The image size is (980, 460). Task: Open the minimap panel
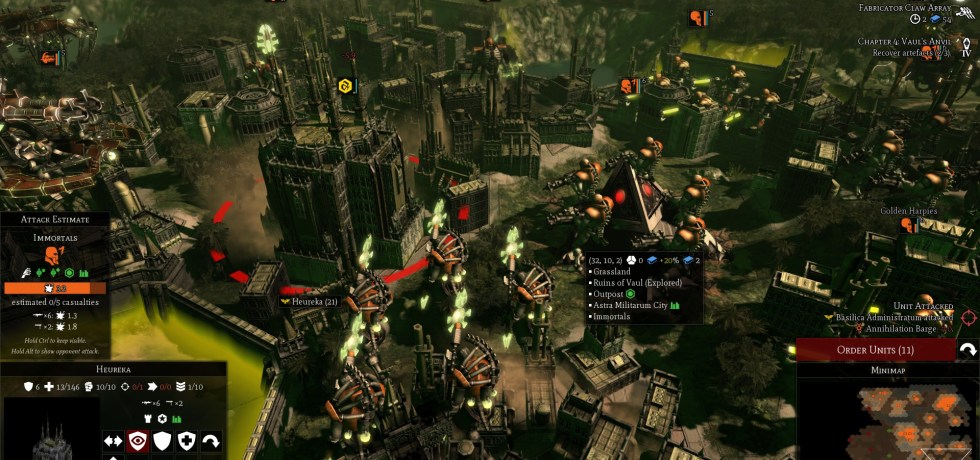point(887,370)
